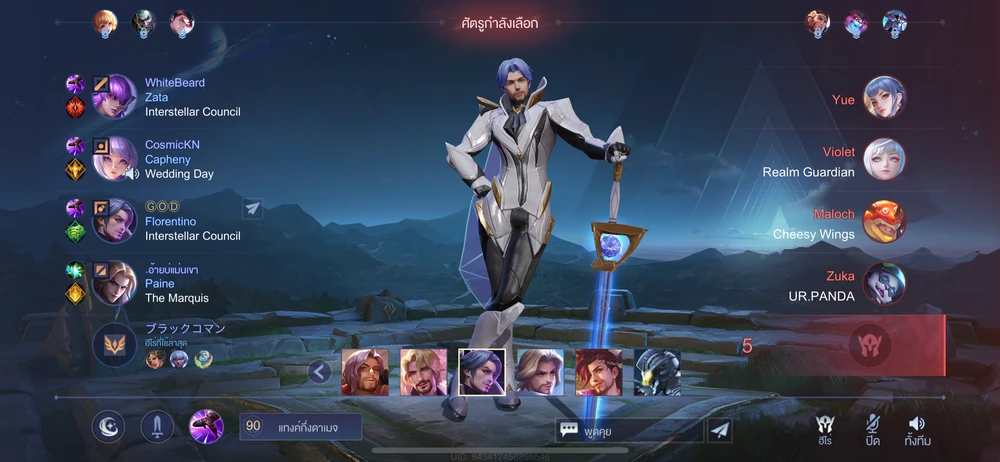1000x462 pixels.
Task: Open the sword equipment build icon
Action: click(x=157, y=427)
